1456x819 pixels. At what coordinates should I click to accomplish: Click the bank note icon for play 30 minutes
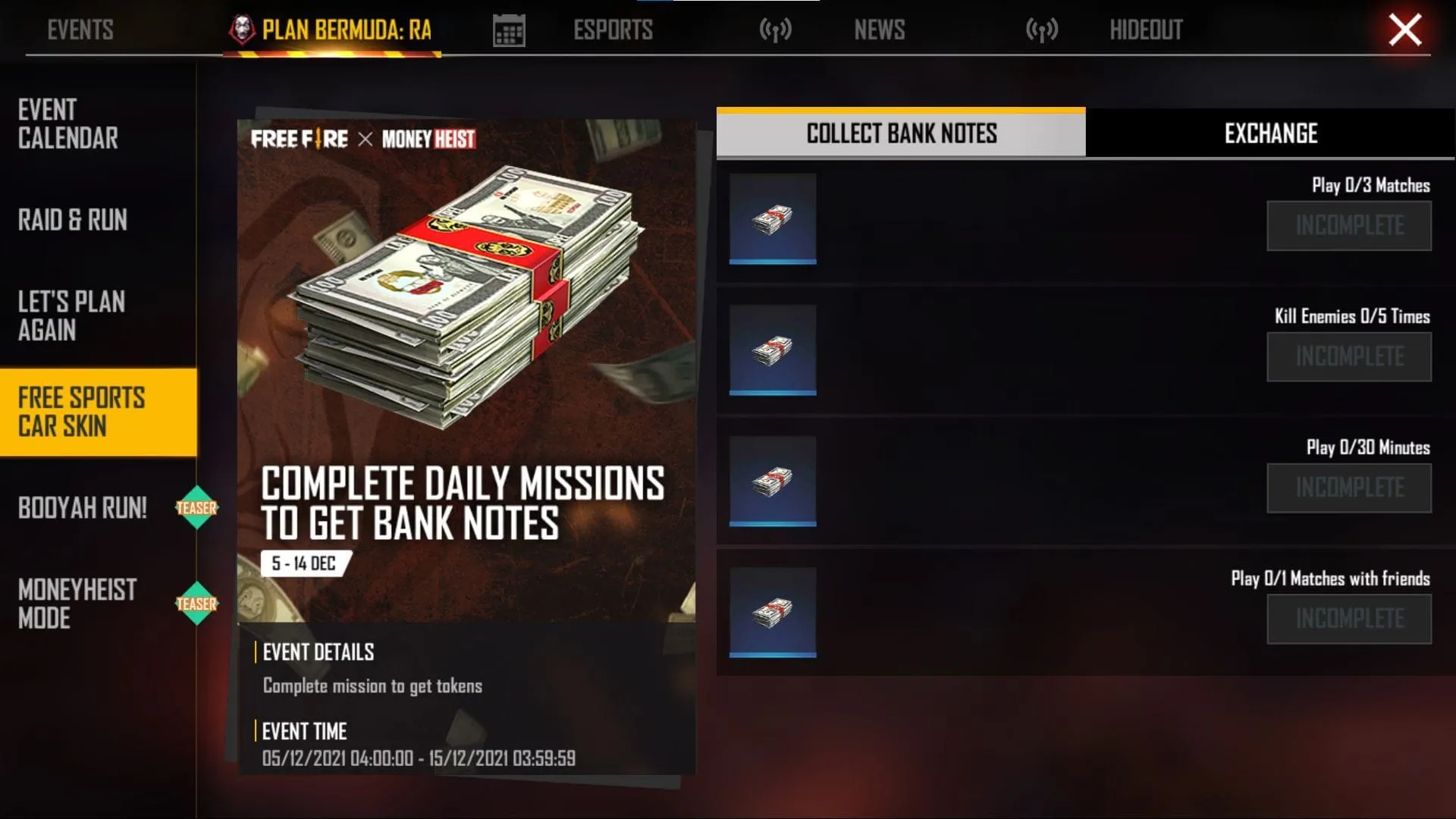point(772,482)
